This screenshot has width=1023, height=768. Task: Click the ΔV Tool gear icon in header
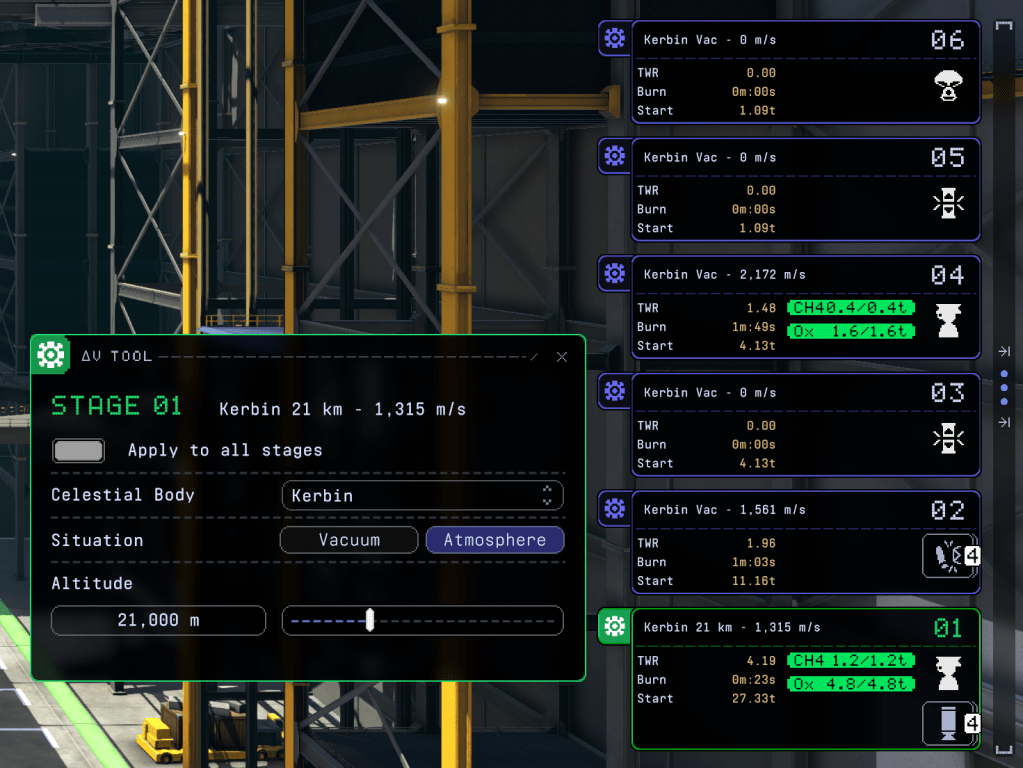47,355
